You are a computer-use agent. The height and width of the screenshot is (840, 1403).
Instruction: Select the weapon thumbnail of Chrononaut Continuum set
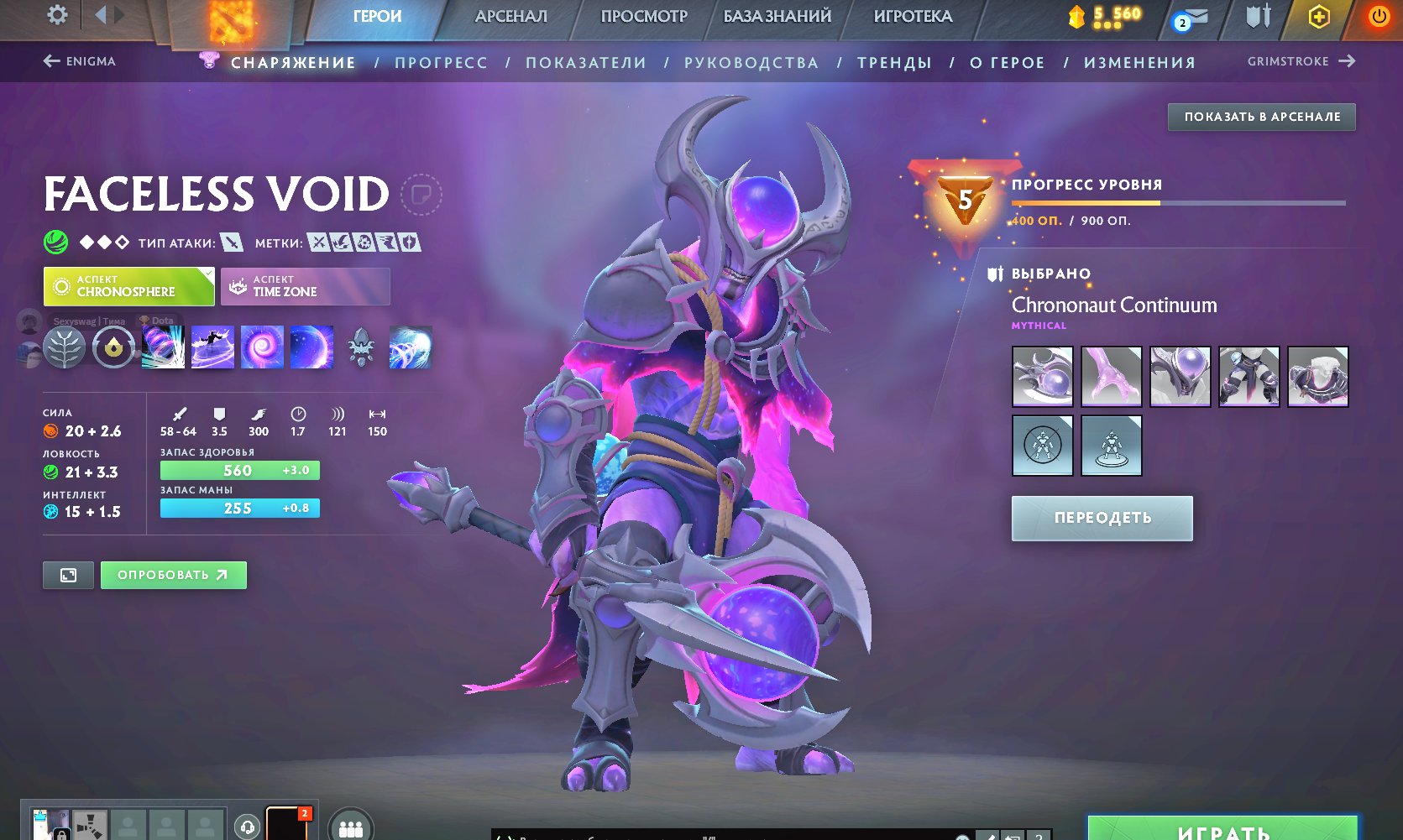1042,377
